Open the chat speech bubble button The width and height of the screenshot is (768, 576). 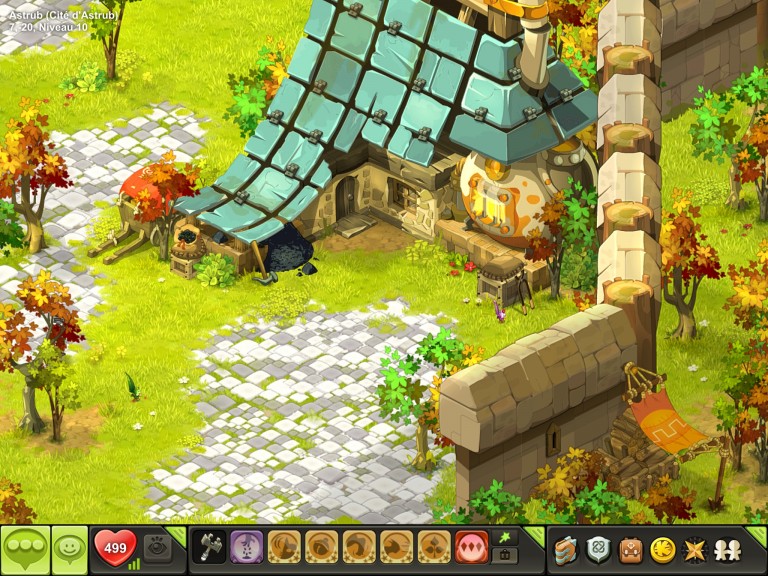pos(25,549)
